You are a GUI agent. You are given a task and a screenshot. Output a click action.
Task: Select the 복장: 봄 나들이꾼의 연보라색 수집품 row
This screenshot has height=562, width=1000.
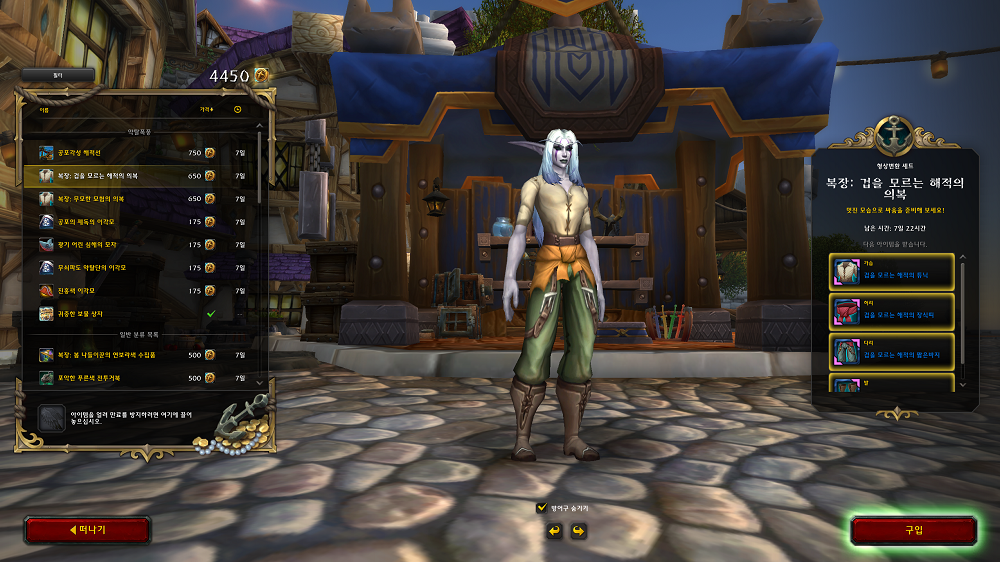point(140,355)
